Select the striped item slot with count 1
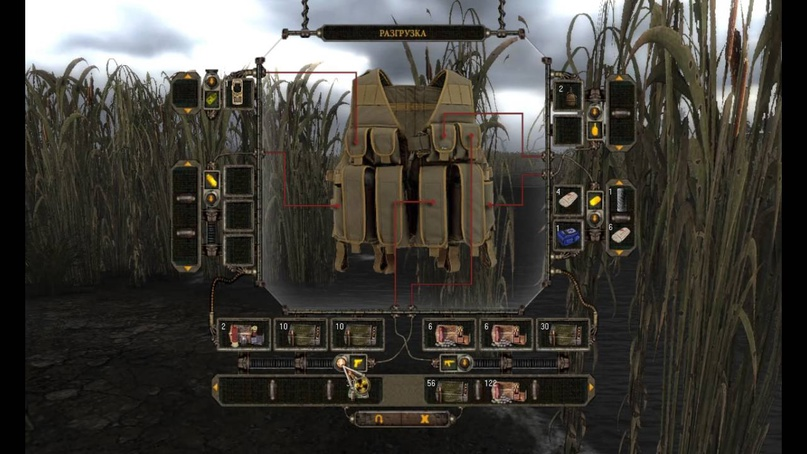The width and height of the screenshot is (807, 454). [621, 199]
